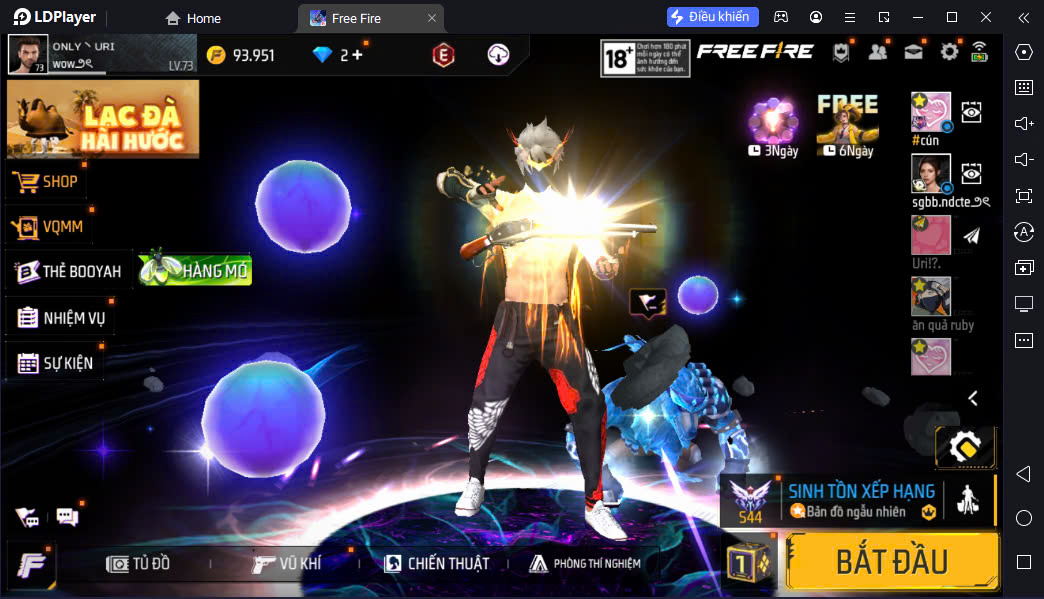Open the NHIỆM VỤ missions menu
1044x599 pixels.
click(61, 318)
